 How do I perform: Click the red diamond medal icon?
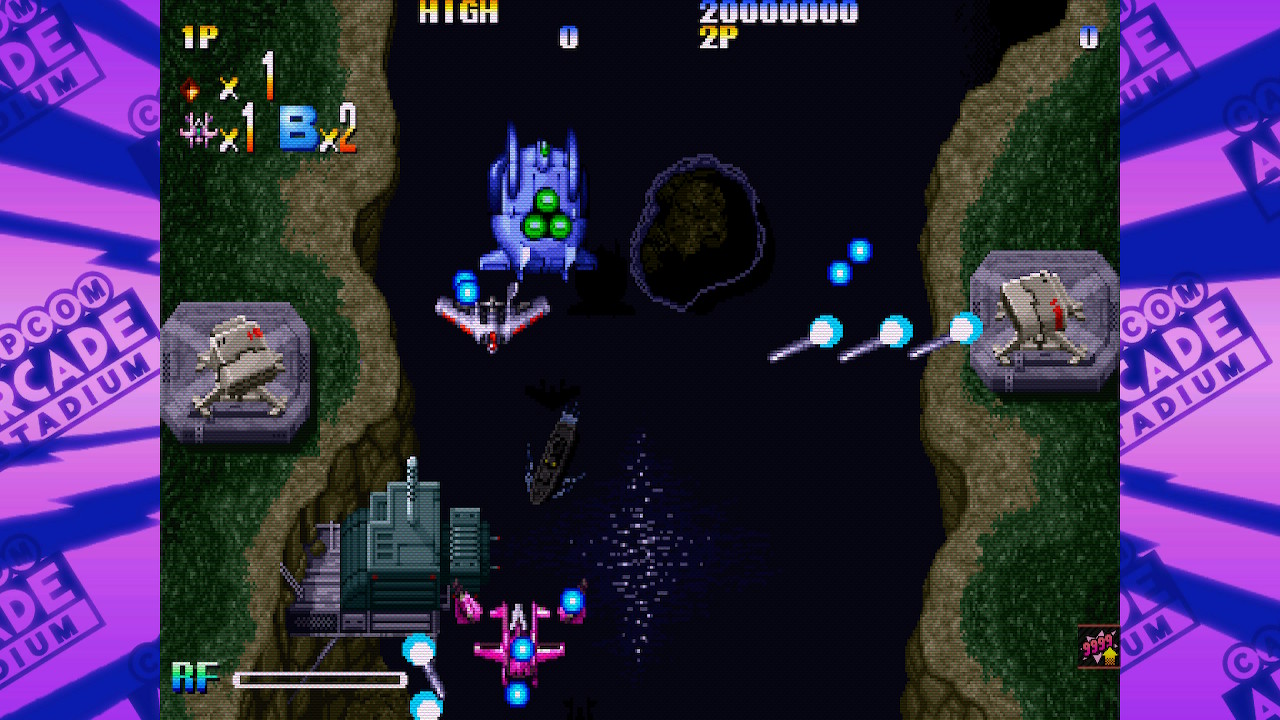pos(190,89)
